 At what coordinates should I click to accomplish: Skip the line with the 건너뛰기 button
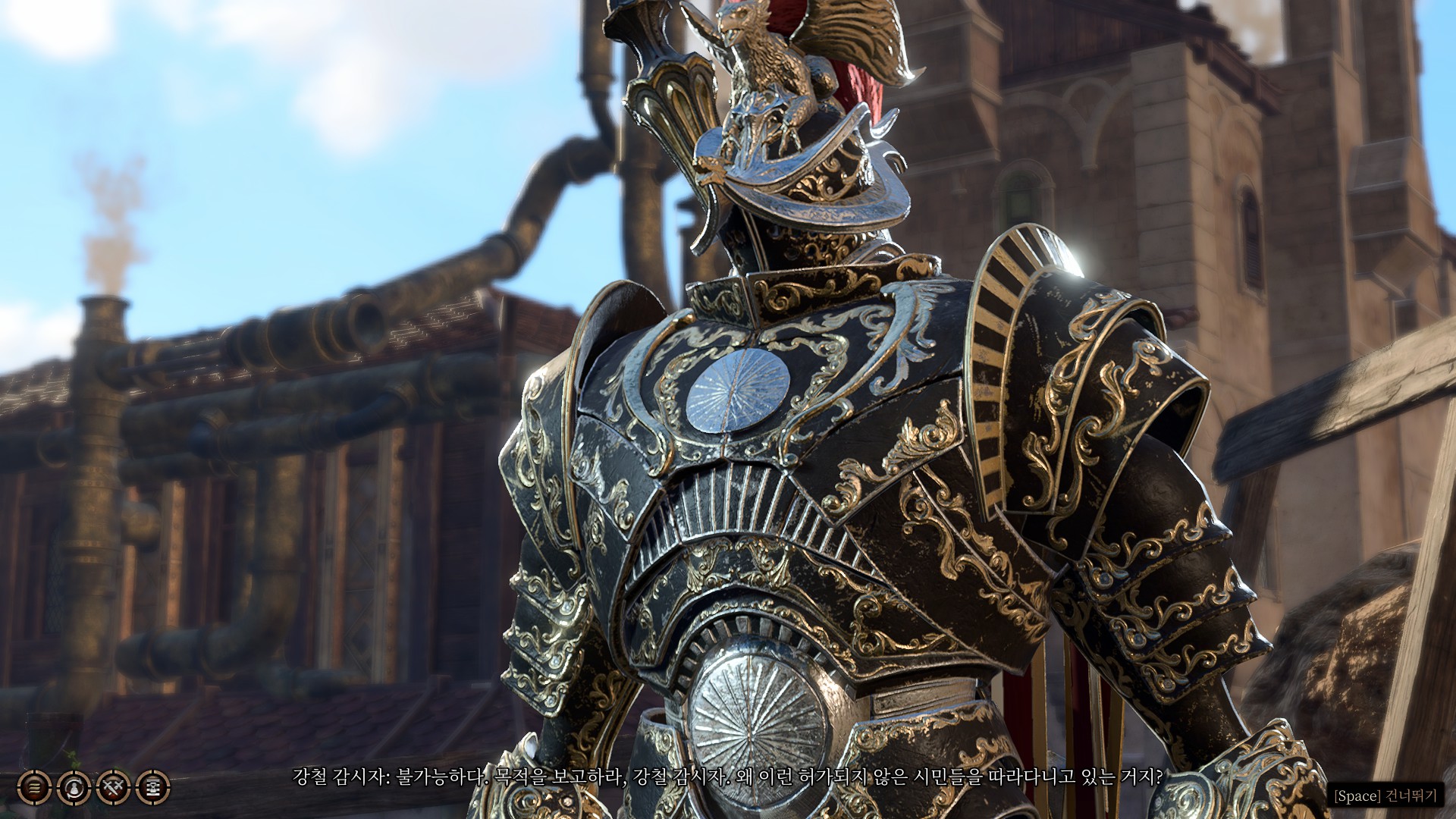coord(1385,795)
